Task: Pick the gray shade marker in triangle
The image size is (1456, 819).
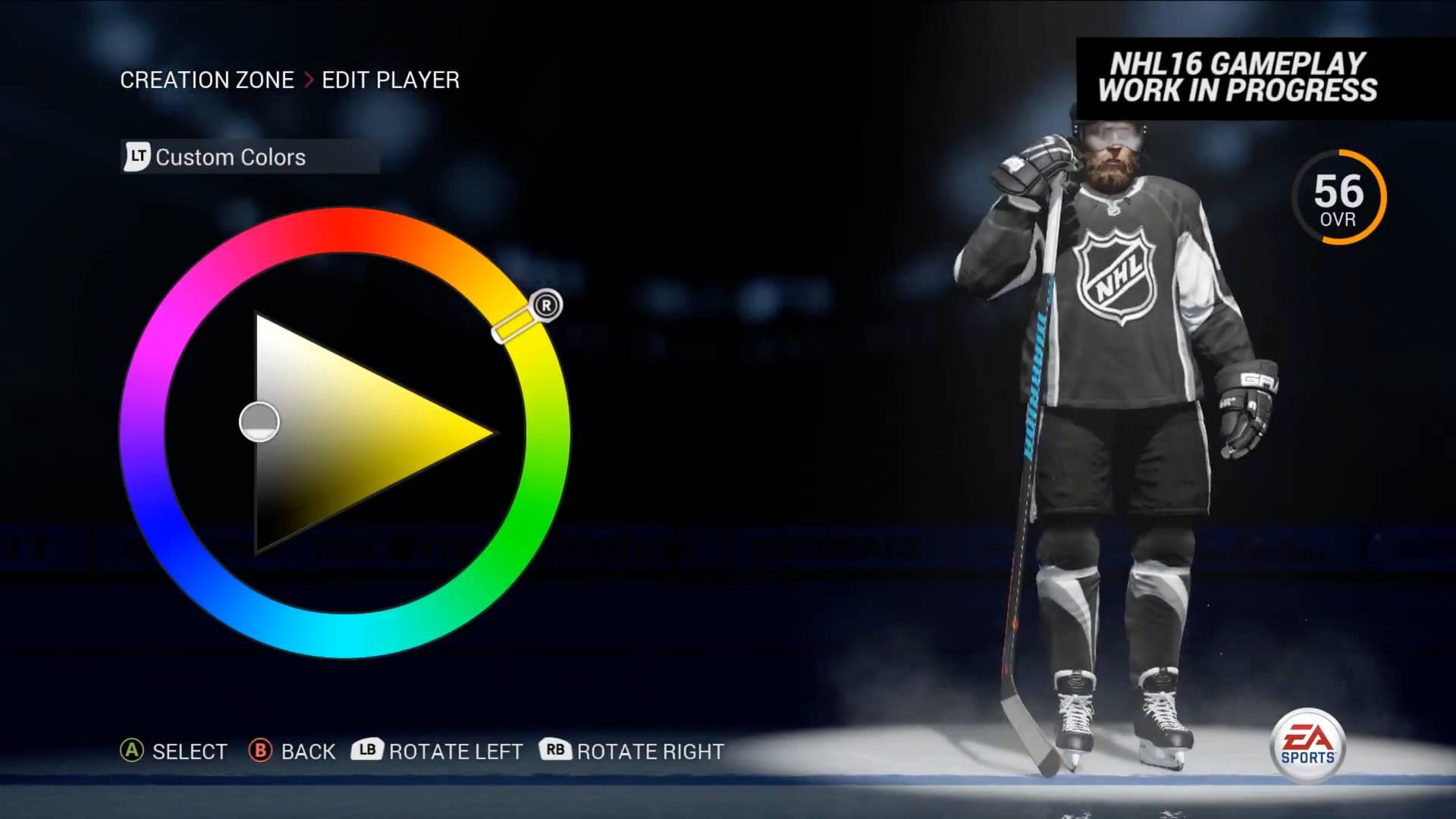Action: tap(259, 422)
